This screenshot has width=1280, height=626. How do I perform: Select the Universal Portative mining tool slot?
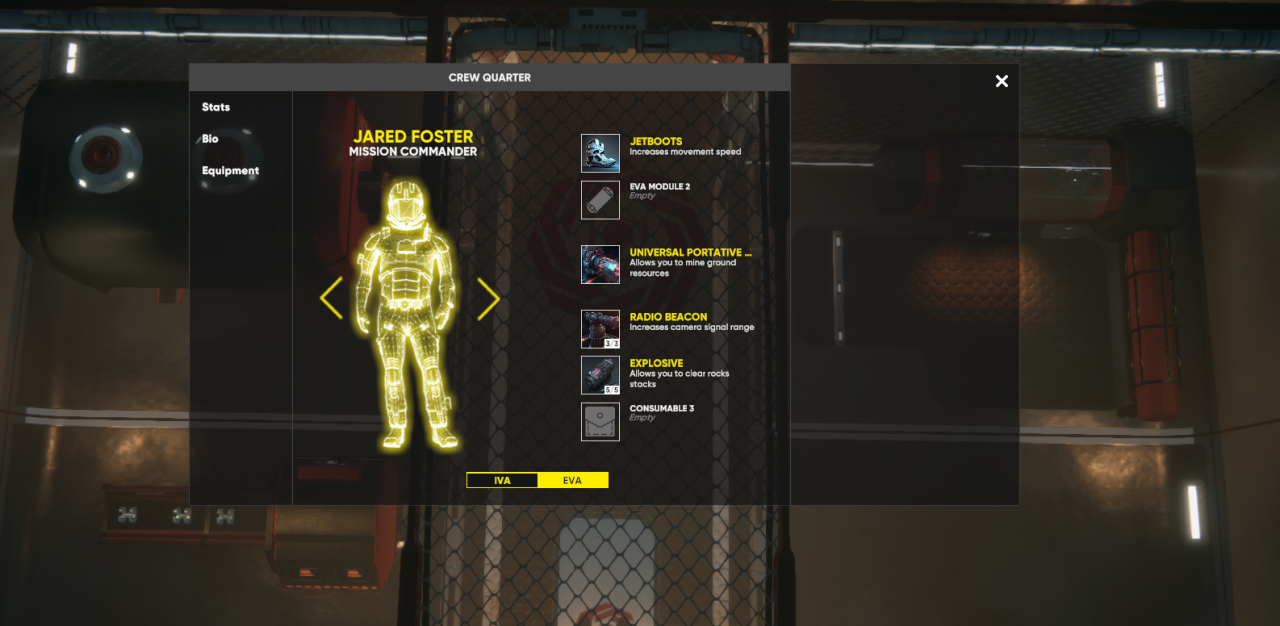pos(601,264)
